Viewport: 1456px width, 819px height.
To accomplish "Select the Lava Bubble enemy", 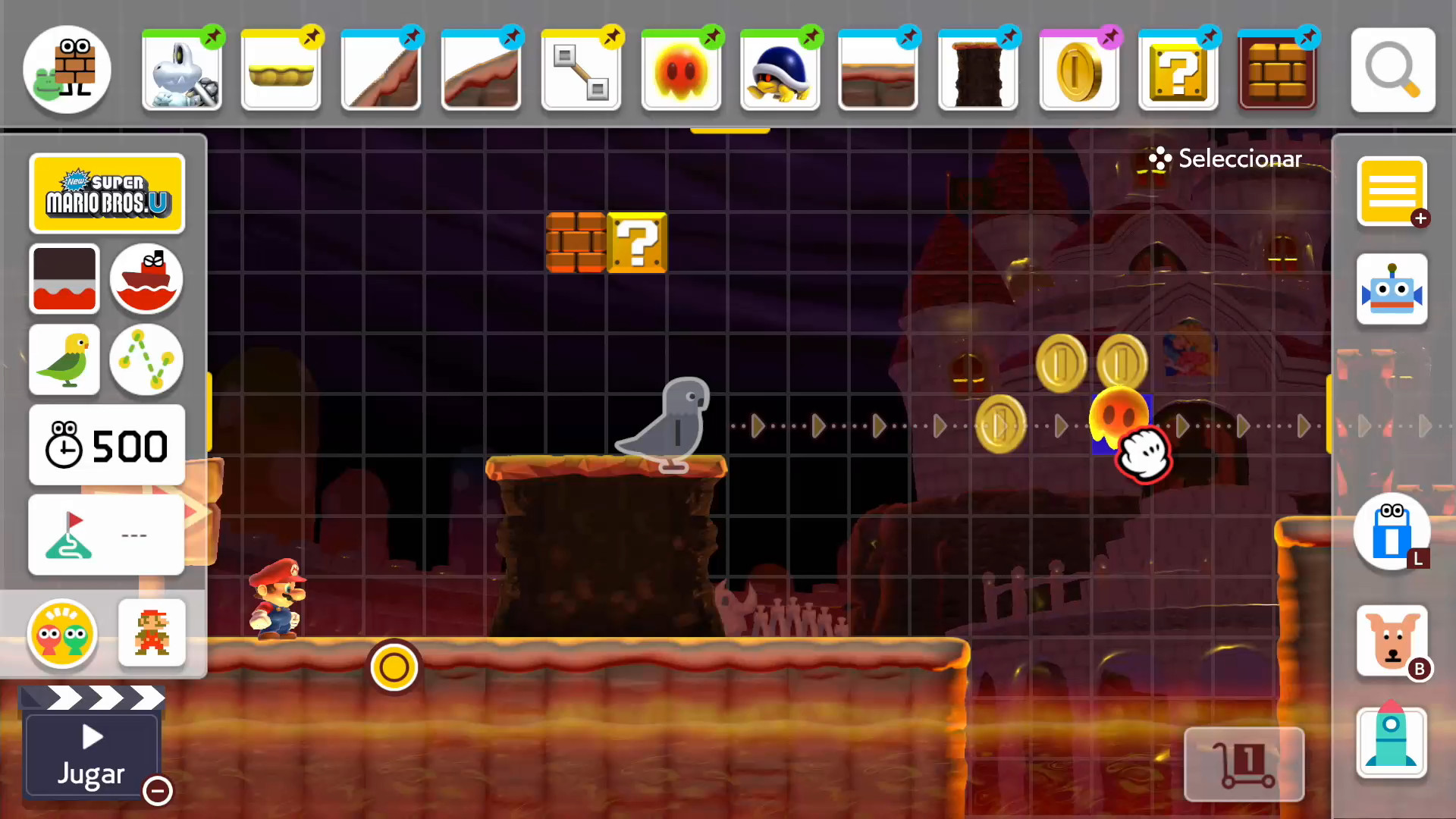I will (x=680, y=72).
